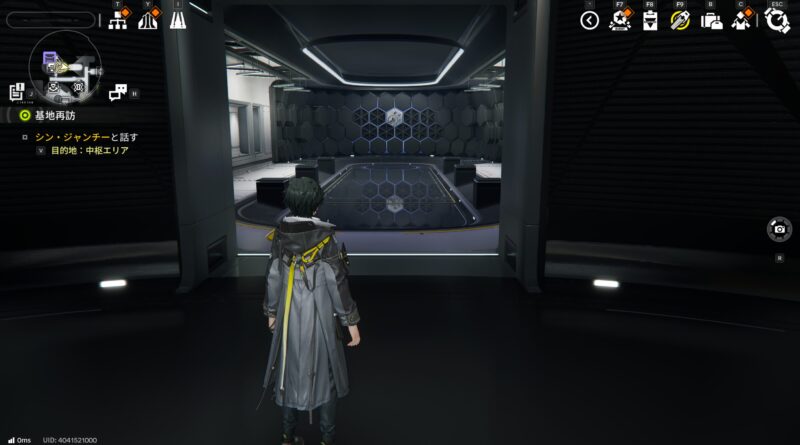The width and height of the screenshot is (800, 445).
Task: Collapse the top-right icon bar with the arrow
Action: coord(589,20)
